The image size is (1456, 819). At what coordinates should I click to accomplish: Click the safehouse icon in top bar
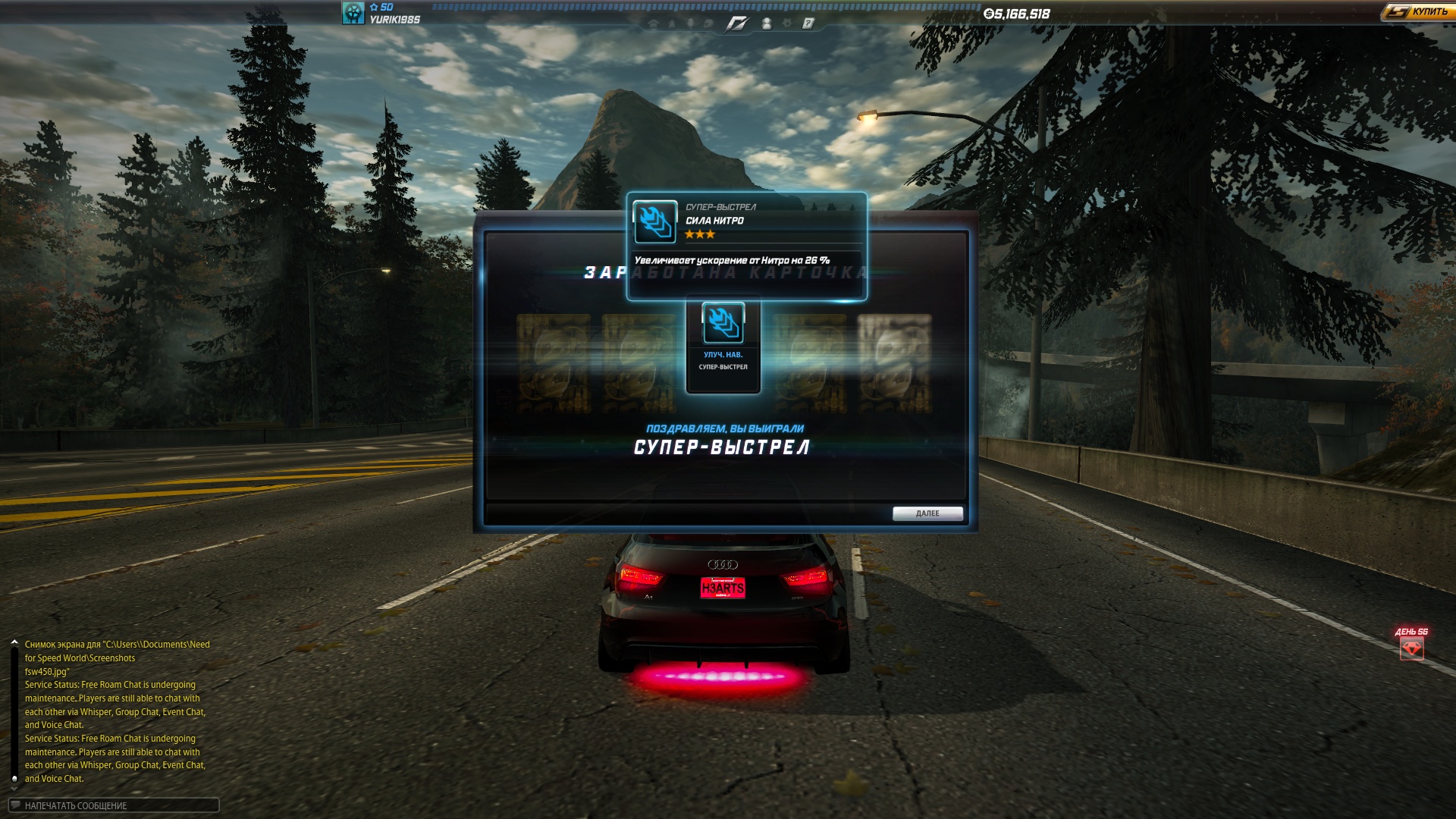tap(653, 24)
